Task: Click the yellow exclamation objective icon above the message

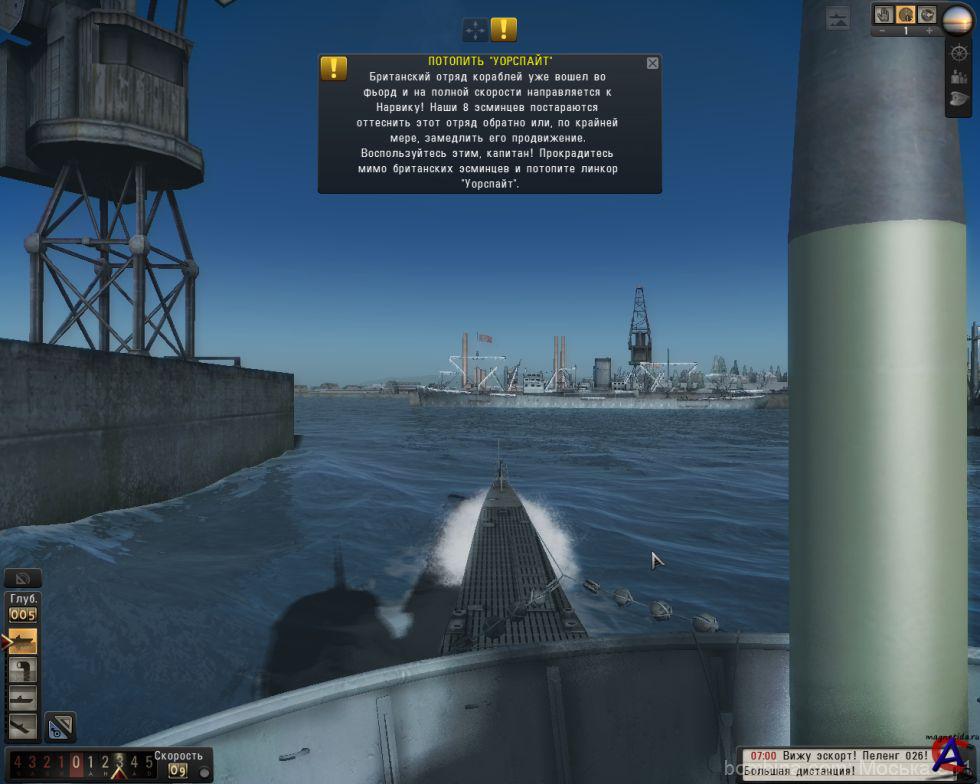Action: [x=504, y=30]
